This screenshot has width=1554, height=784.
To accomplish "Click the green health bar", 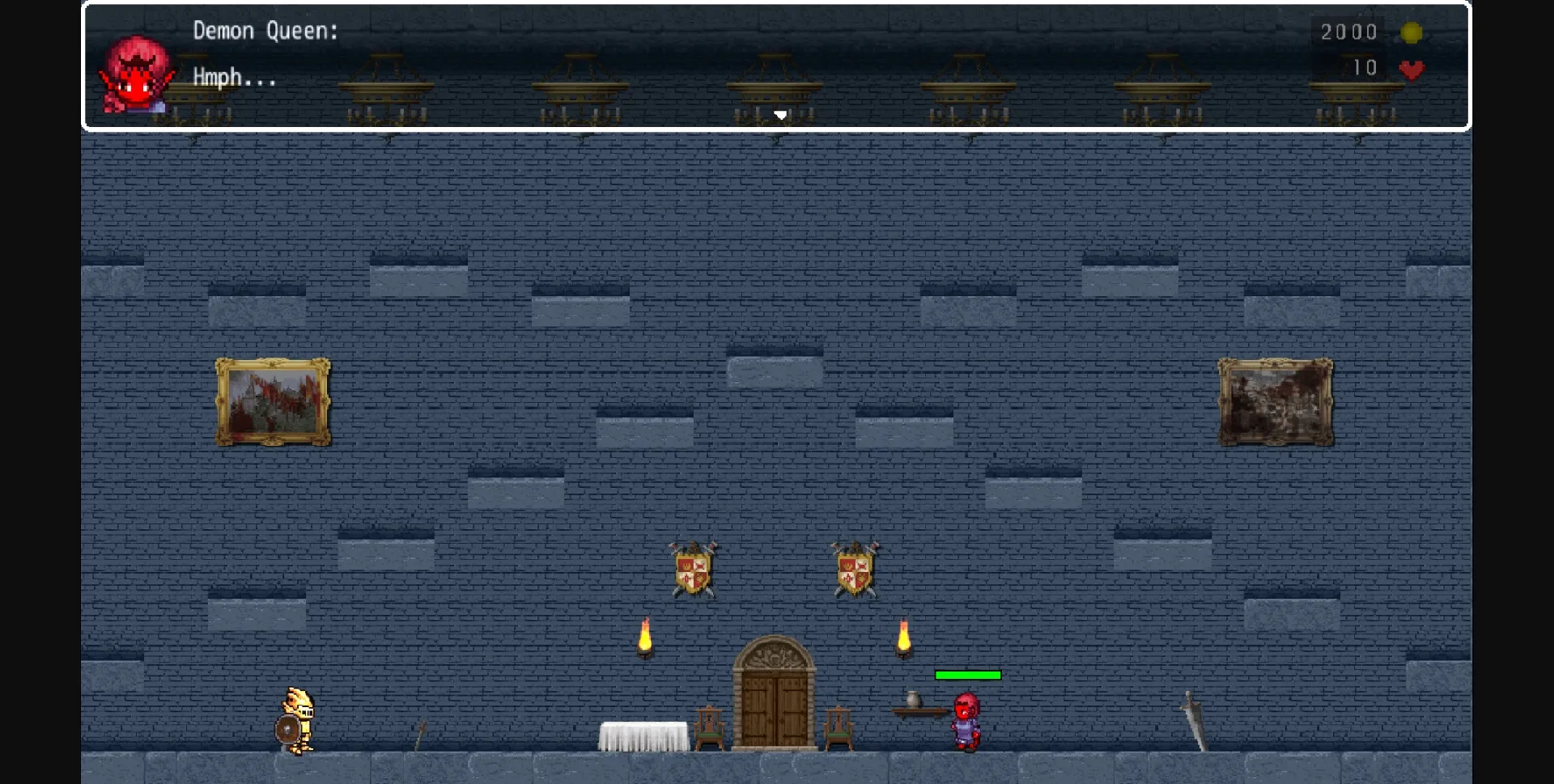I will pyautogui.click(x=968, y=675).
